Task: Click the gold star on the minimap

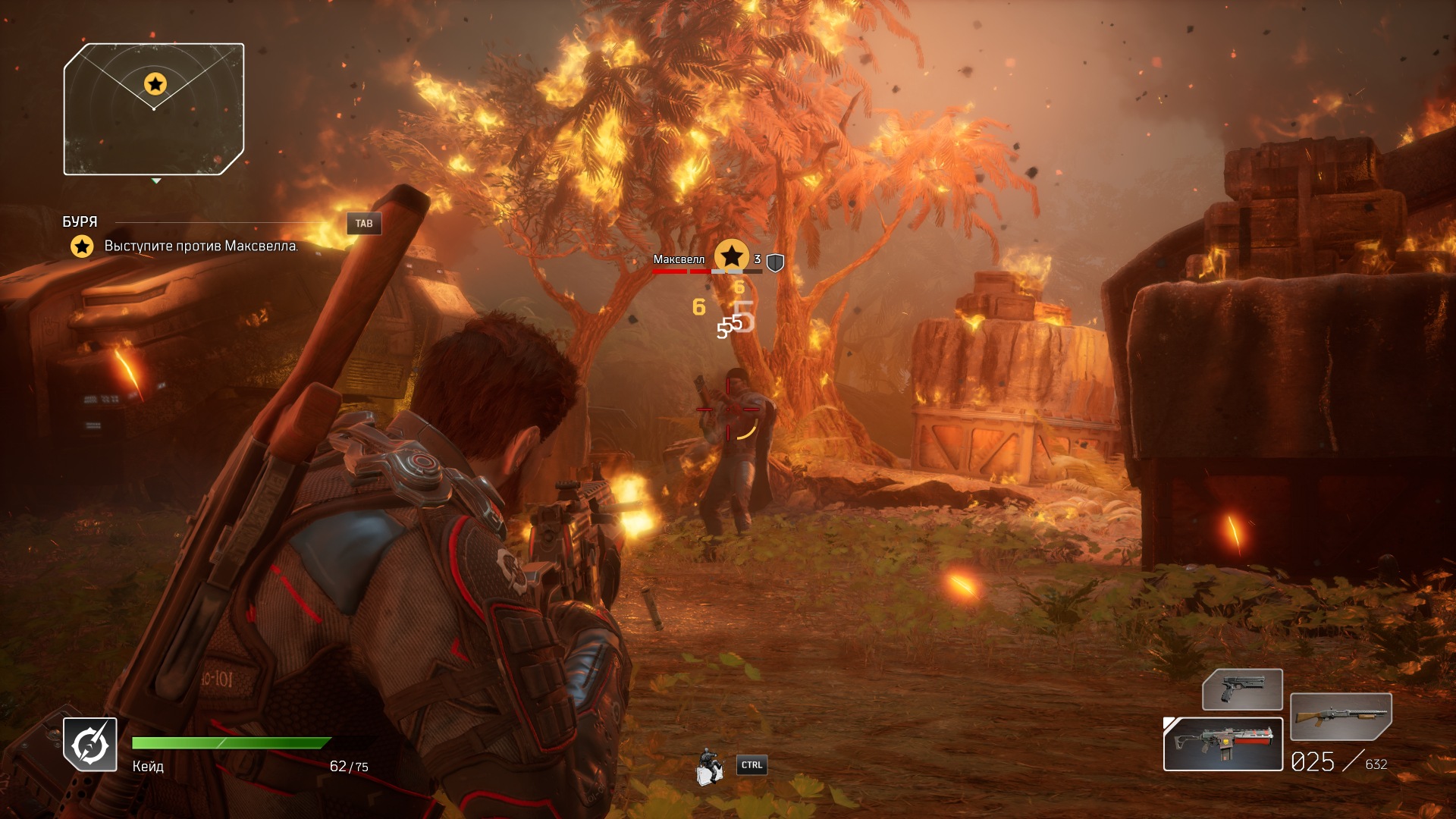Action: (155, 83)
